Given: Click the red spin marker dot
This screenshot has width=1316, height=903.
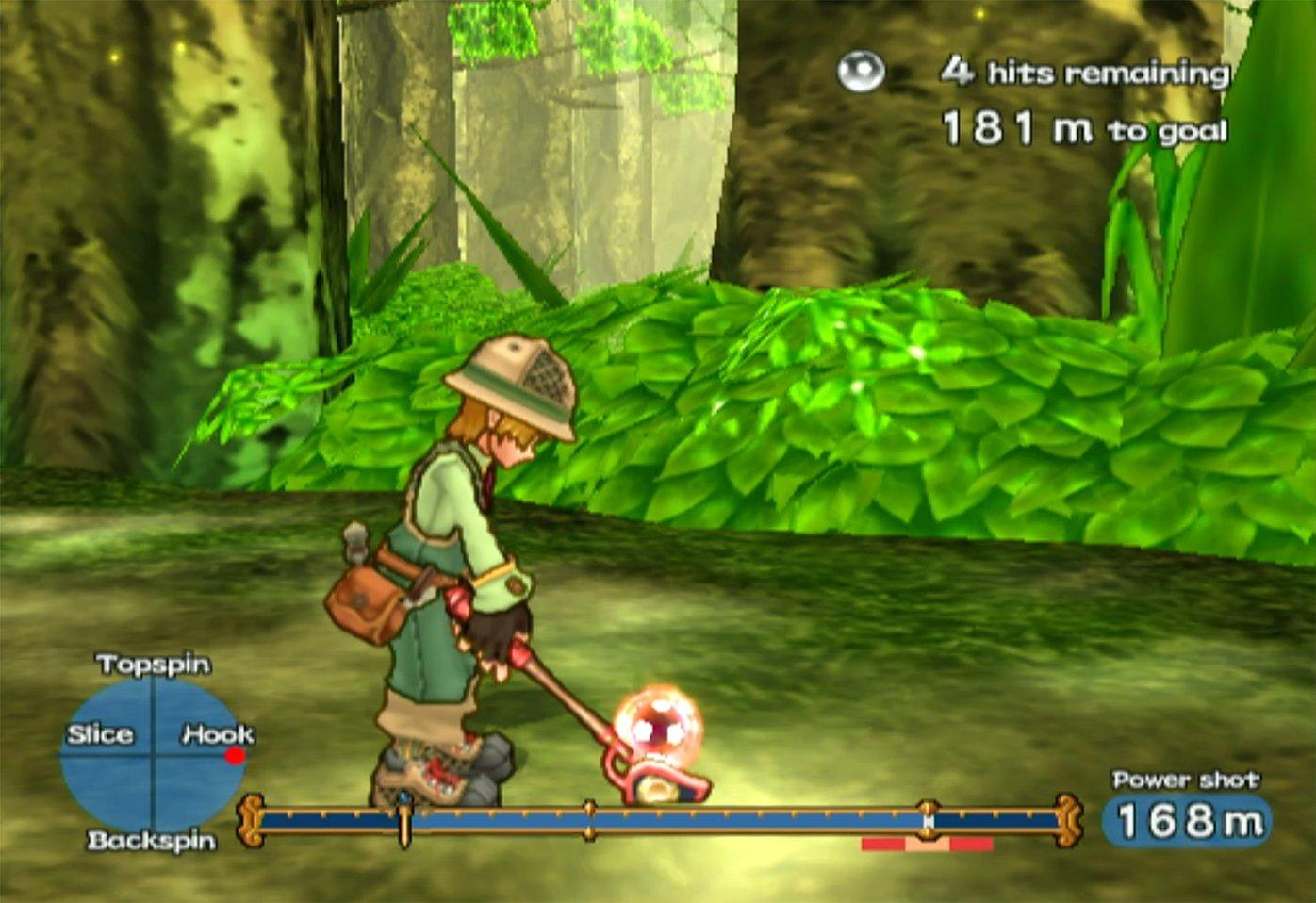Looking at the screenshot, I should 235,755.
